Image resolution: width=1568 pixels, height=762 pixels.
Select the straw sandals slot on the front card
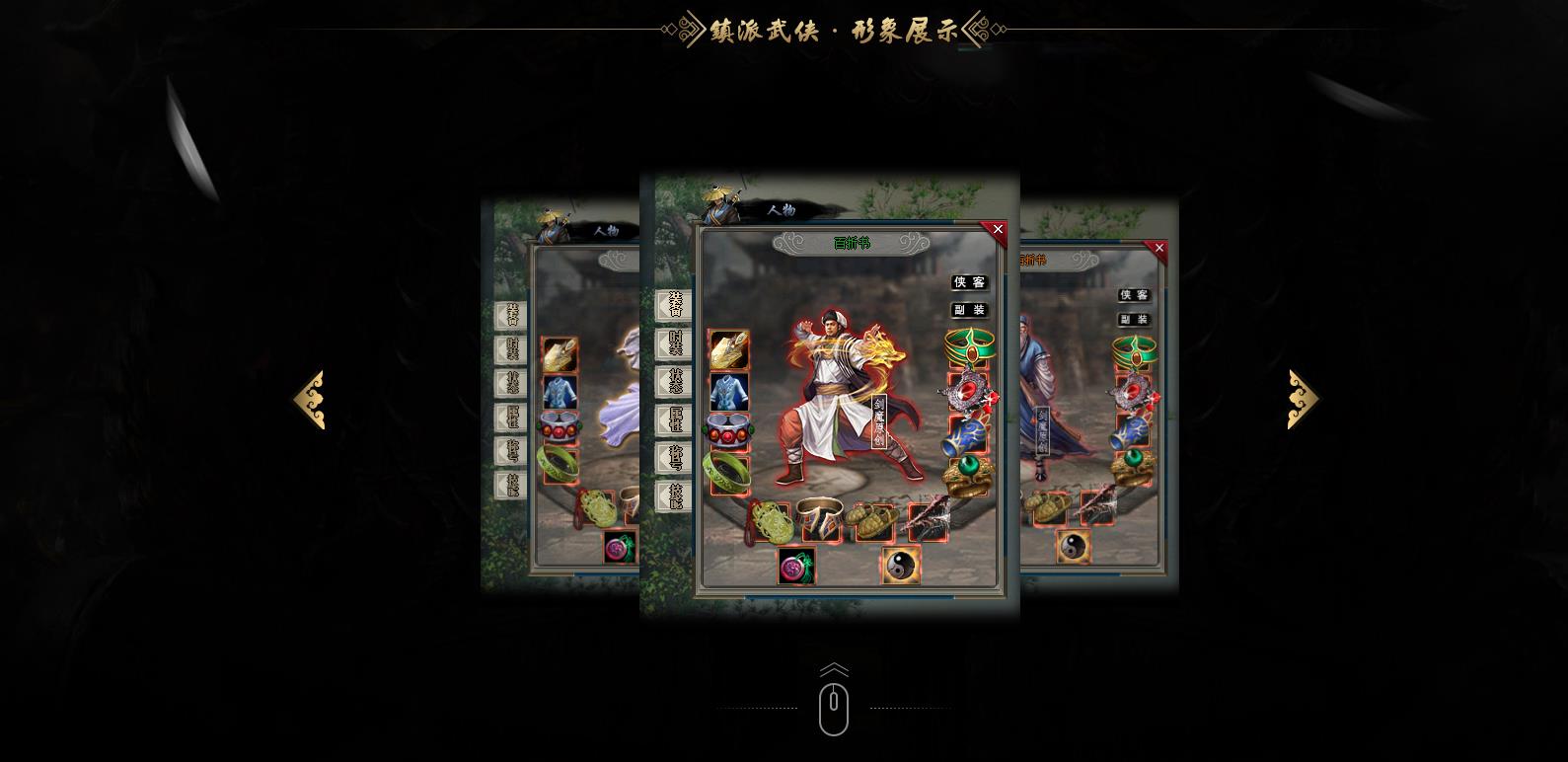(873, 521)
